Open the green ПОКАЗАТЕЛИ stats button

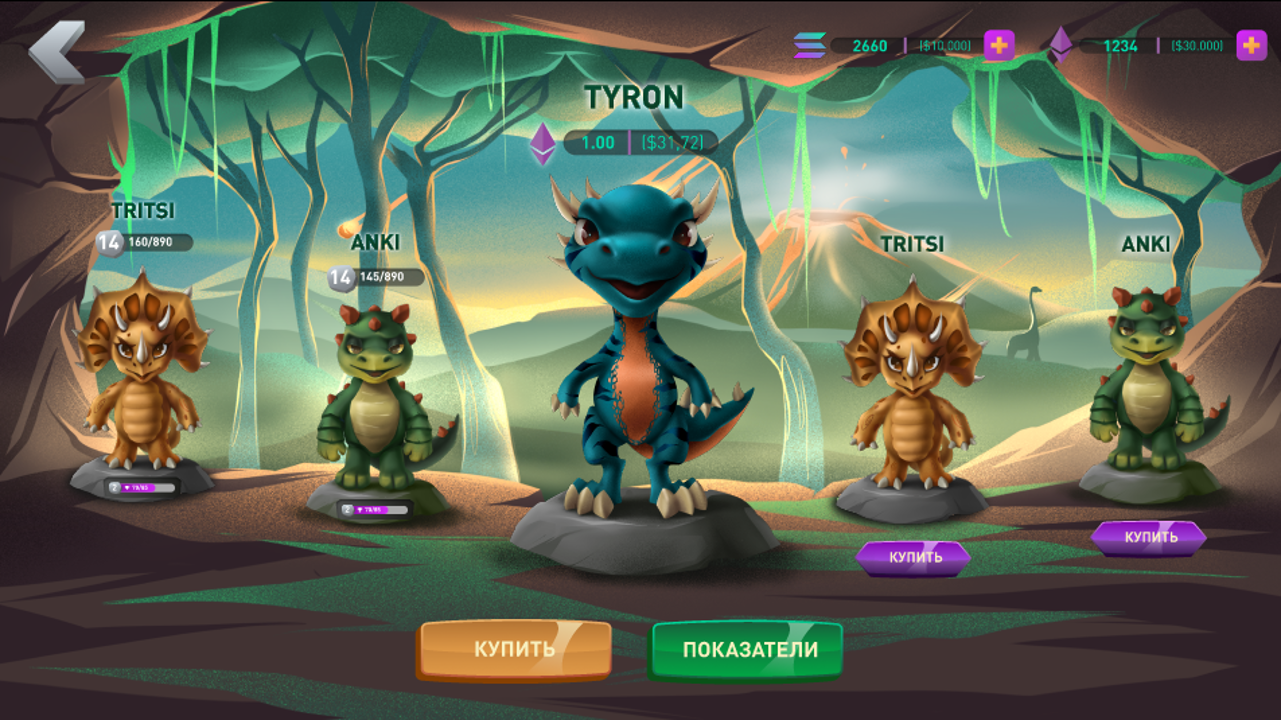point(749,650)
